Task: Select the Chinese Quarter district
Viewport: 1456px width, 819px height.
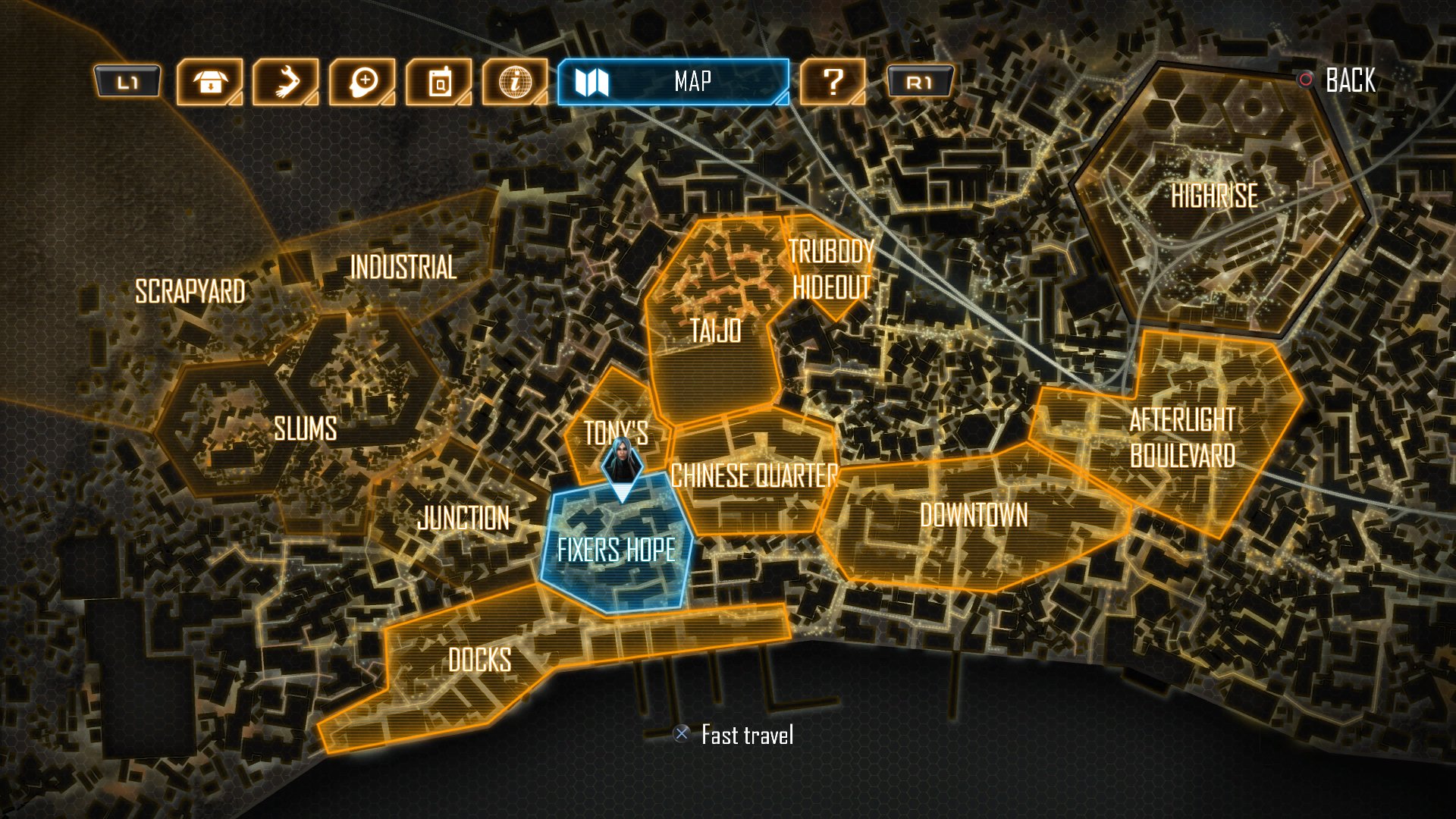Action: [x=754, y=476]
